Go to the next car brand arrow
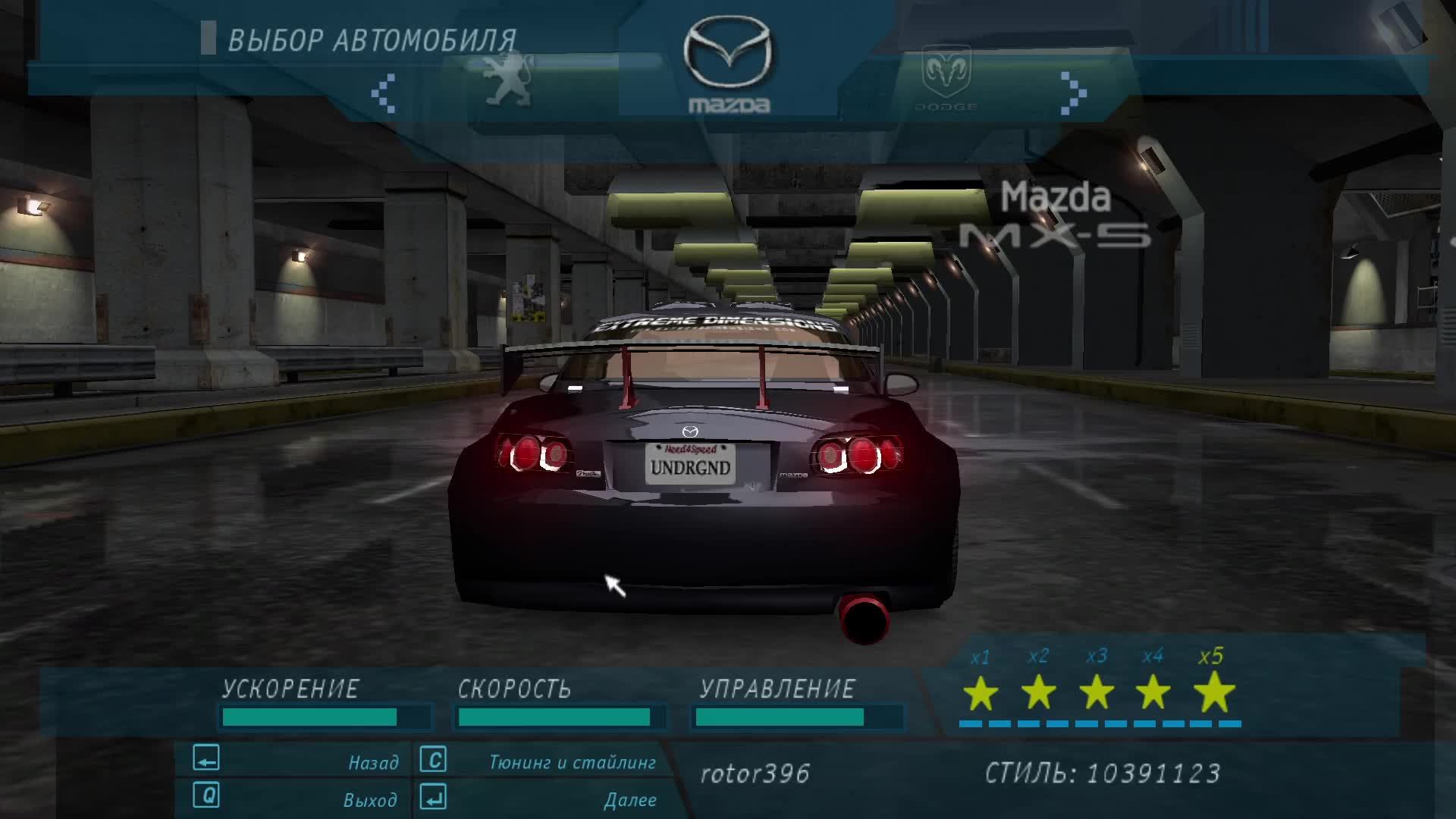The height and width of the screenshot is (819, 1456). point(1073,93)
